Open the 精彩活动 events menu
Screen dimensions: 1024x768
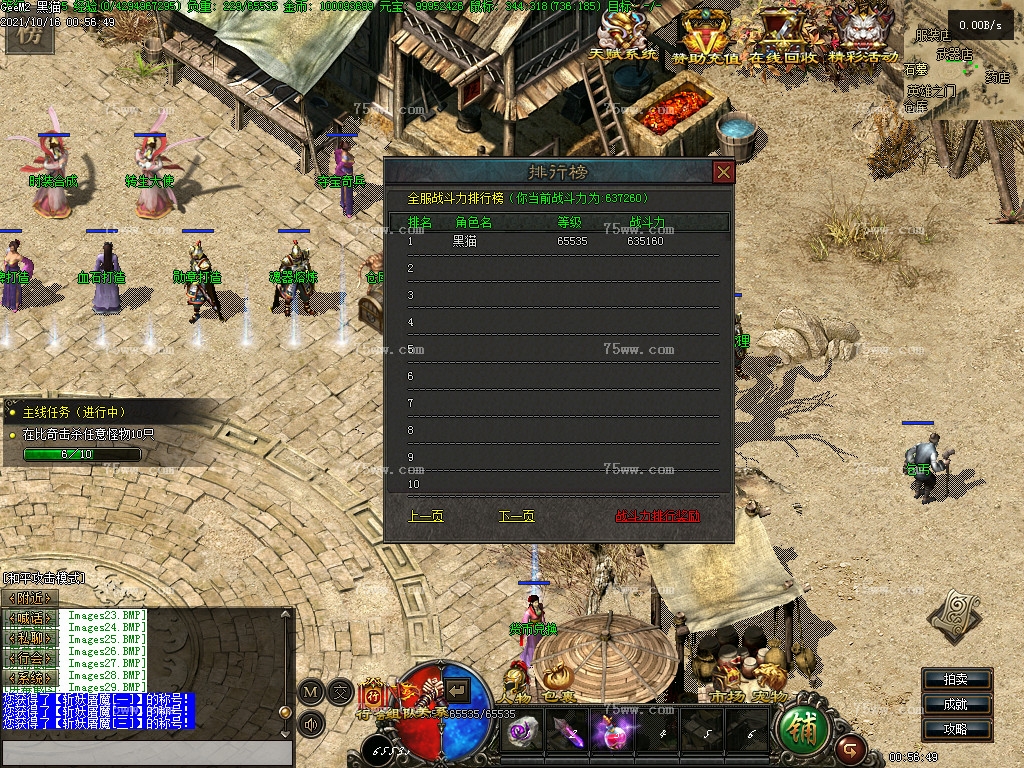click(x=863, y=36)
